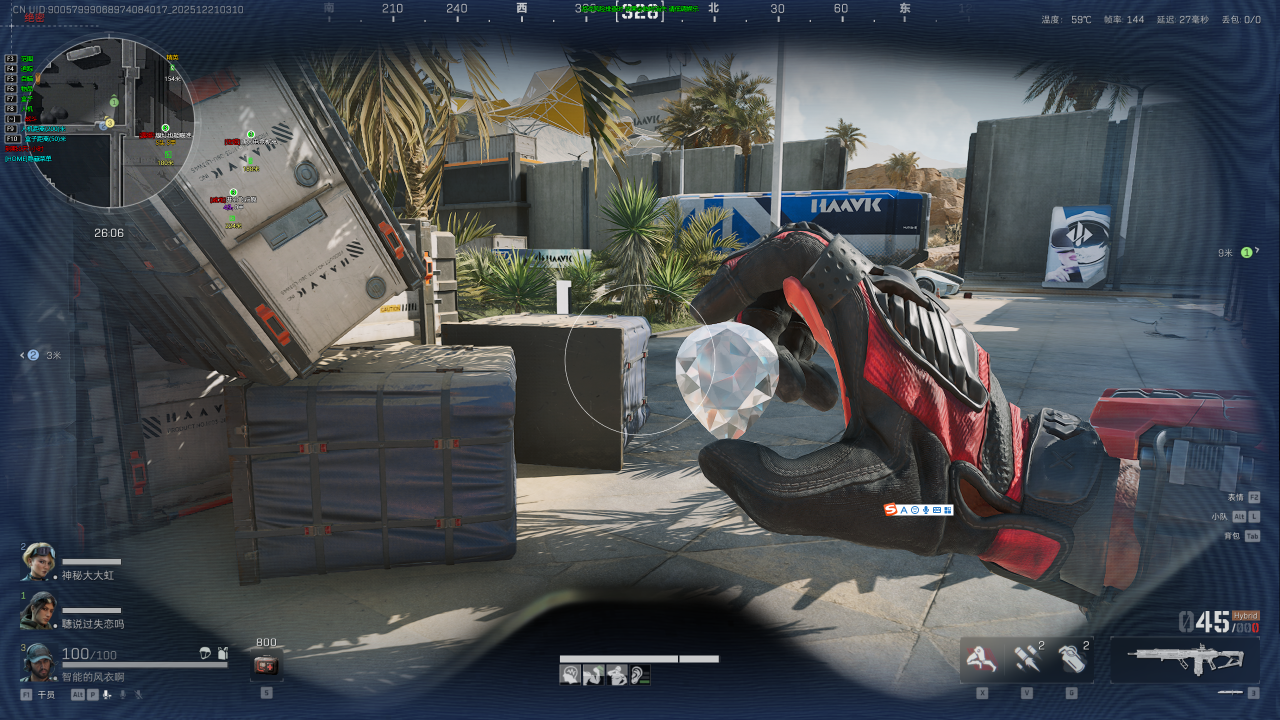Choose the bullets gadget slot

1026,659
